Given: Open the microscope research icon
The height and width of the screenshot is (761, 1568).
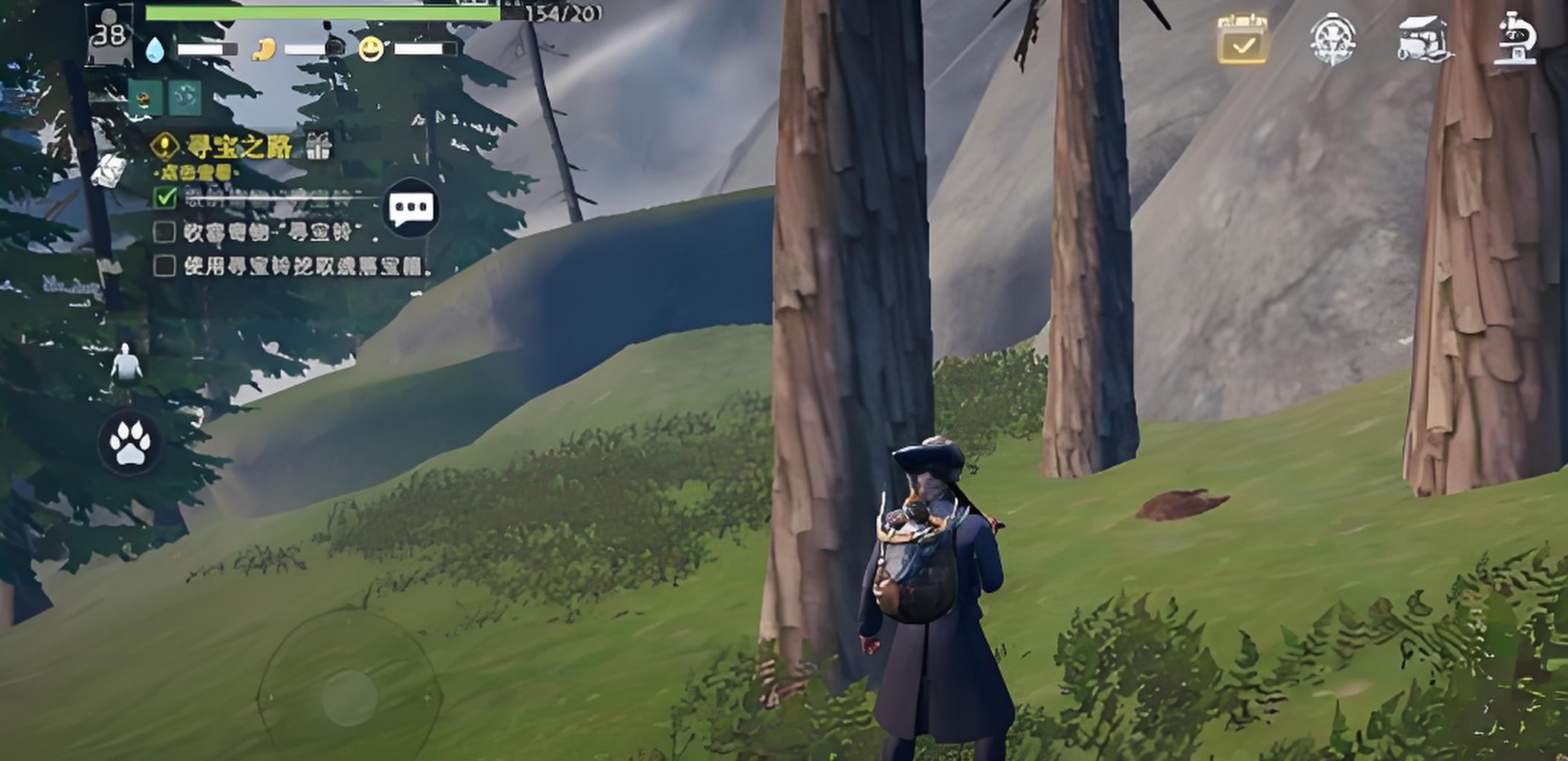Looking at the screenshot, I should click(x=1516, y=39).
